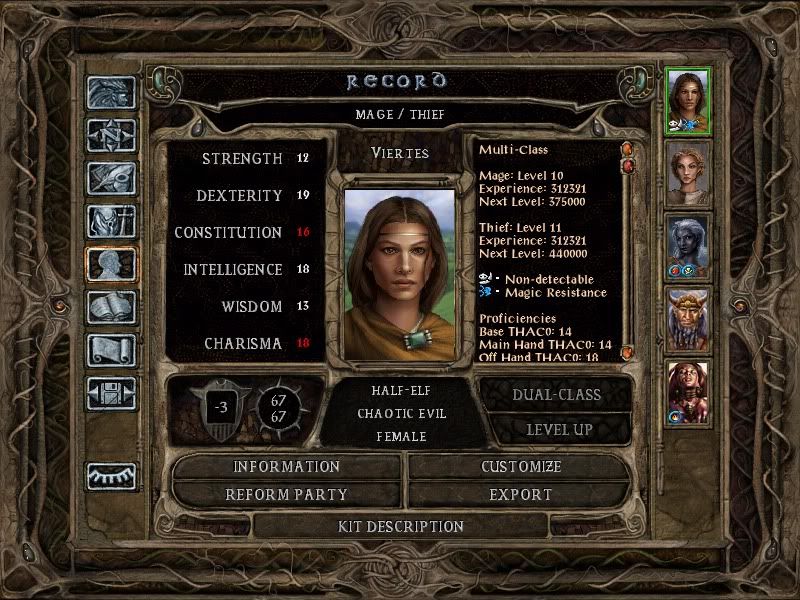Open the Kit Description
This screenshot has height=600, width=800.
coord(400,526)
